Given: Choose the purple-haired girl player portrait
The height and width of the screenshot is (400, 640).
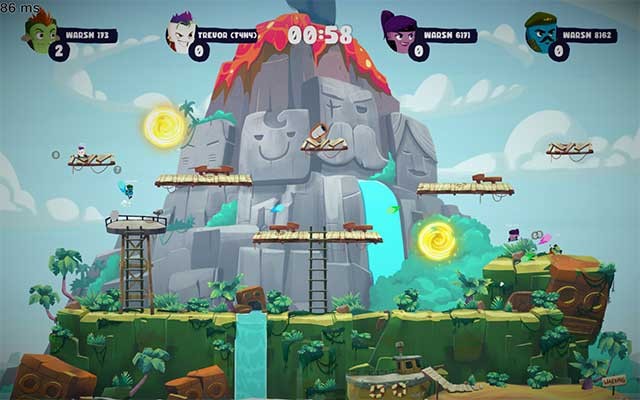Looking at the screenshot, I should [401, 30].
